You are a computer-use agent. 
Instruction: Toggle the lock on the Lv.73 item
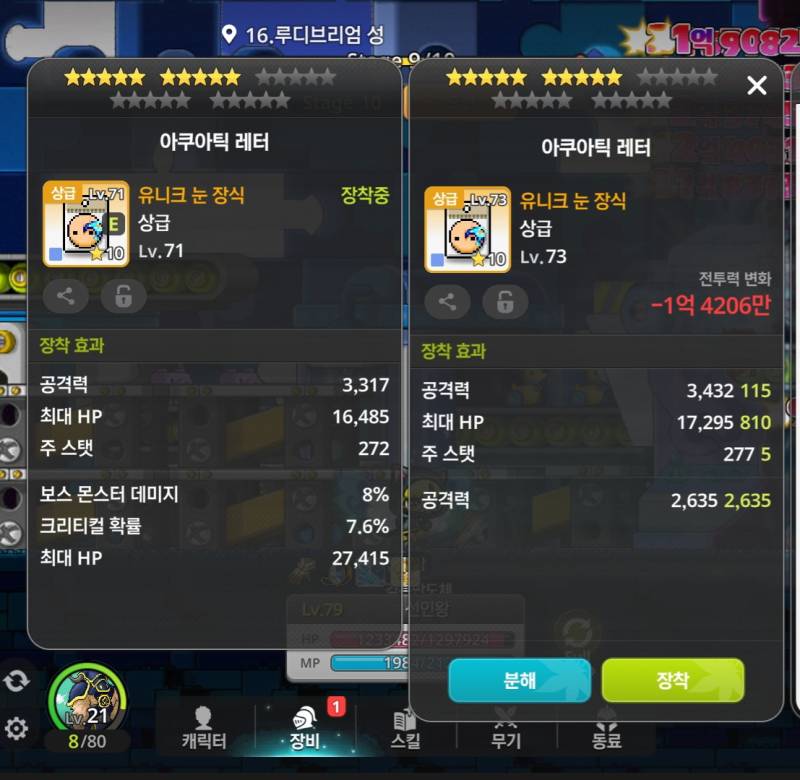(506, 301)
